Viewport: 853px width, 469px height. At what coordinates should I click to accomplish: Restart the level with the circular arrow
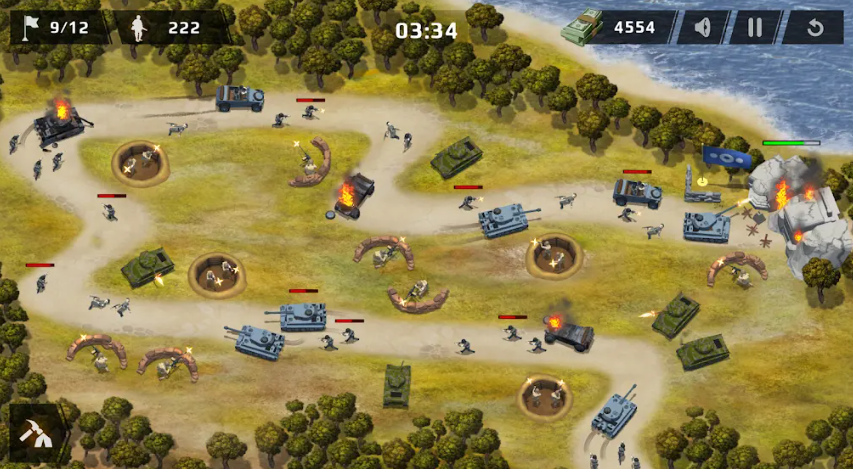(814, 27)
